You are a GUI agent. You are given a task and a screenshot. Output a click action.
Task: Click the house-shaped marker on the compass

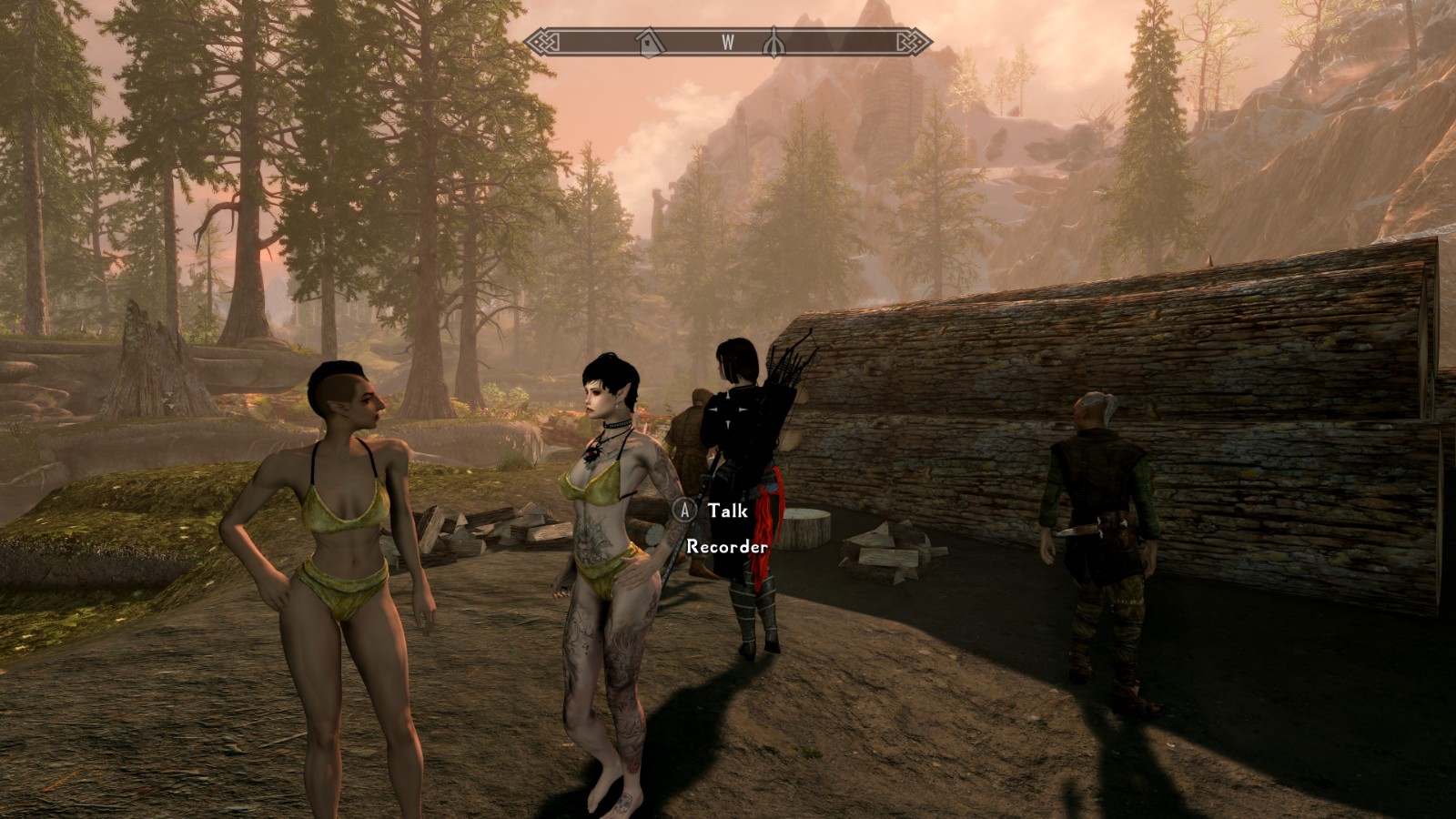649,42
